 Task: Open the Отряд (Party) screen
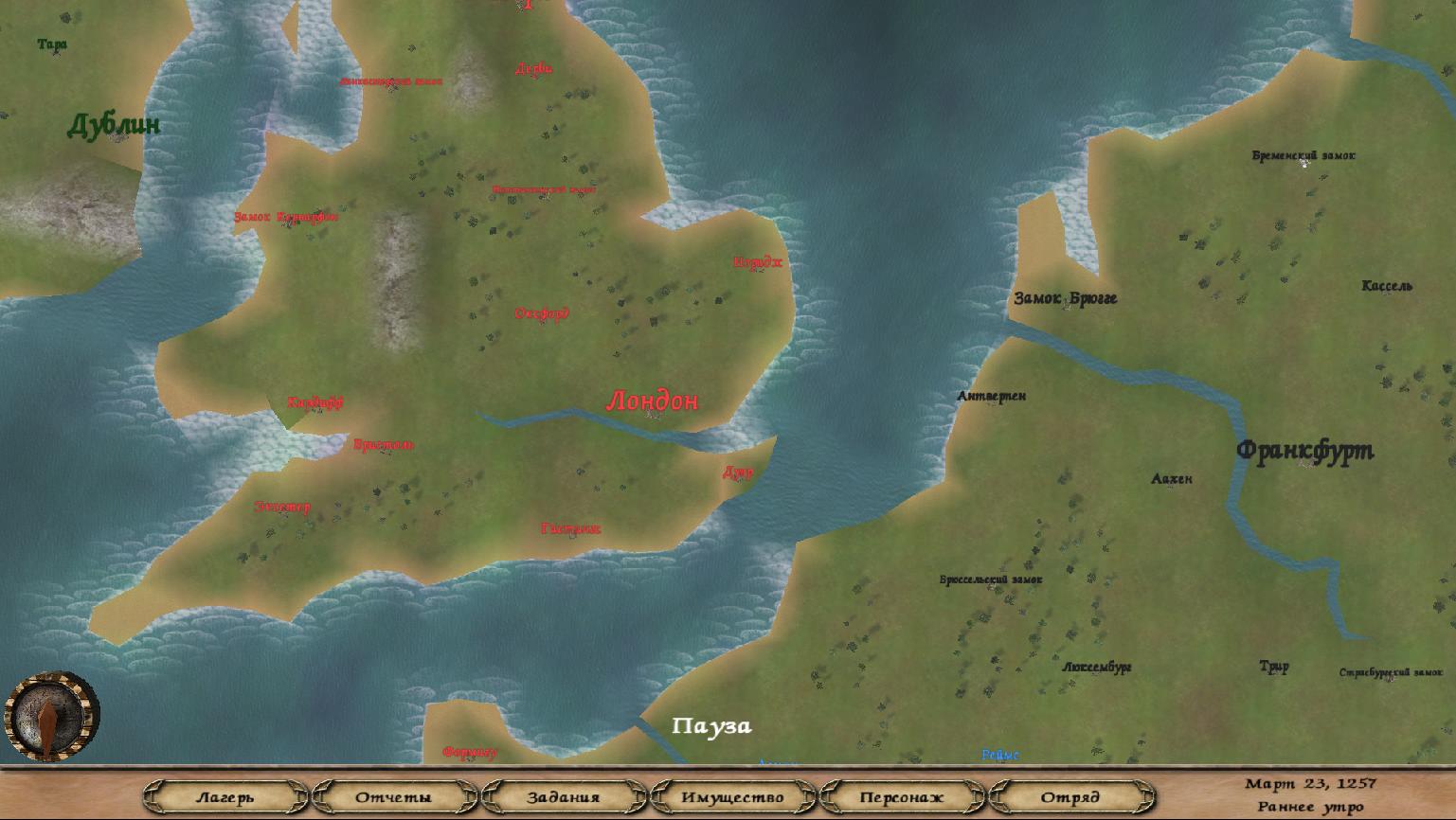1070,797
